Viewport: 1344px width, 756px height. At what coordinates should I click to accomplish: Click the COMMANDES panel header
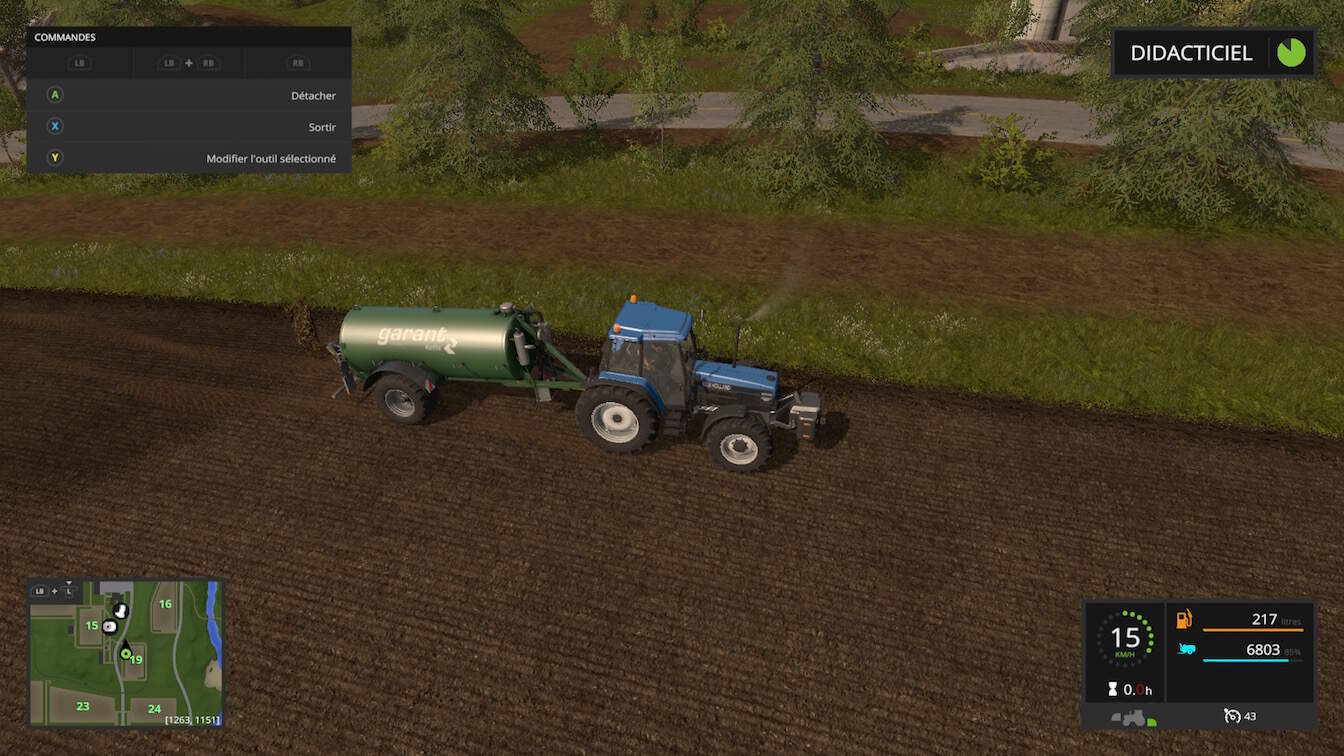[188, 38]
